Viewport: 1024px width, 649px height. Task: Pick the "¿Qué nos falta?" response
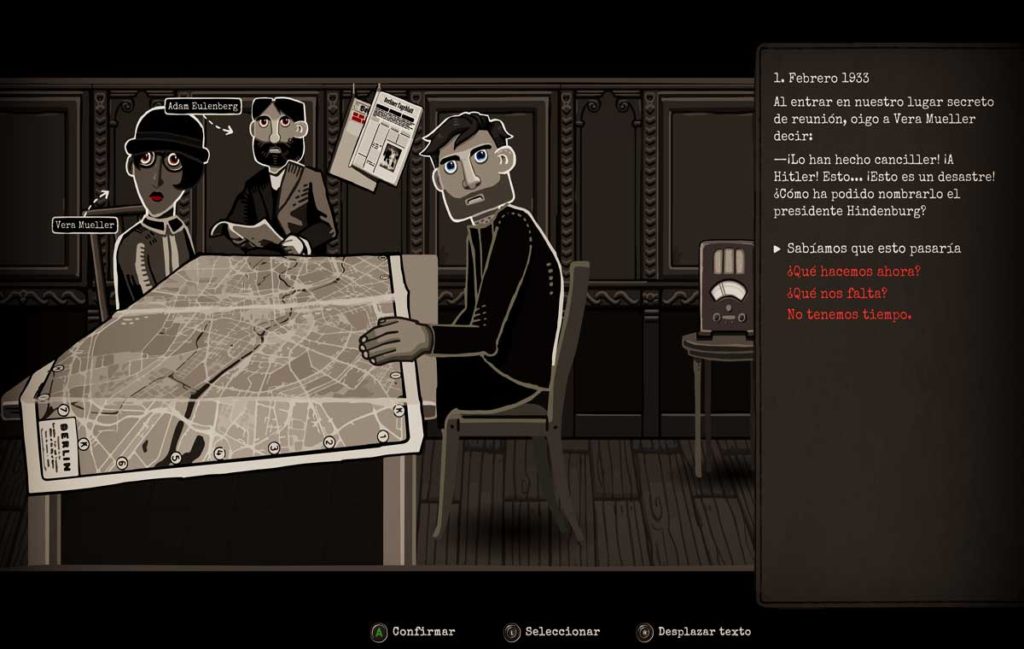pos(836,293)
